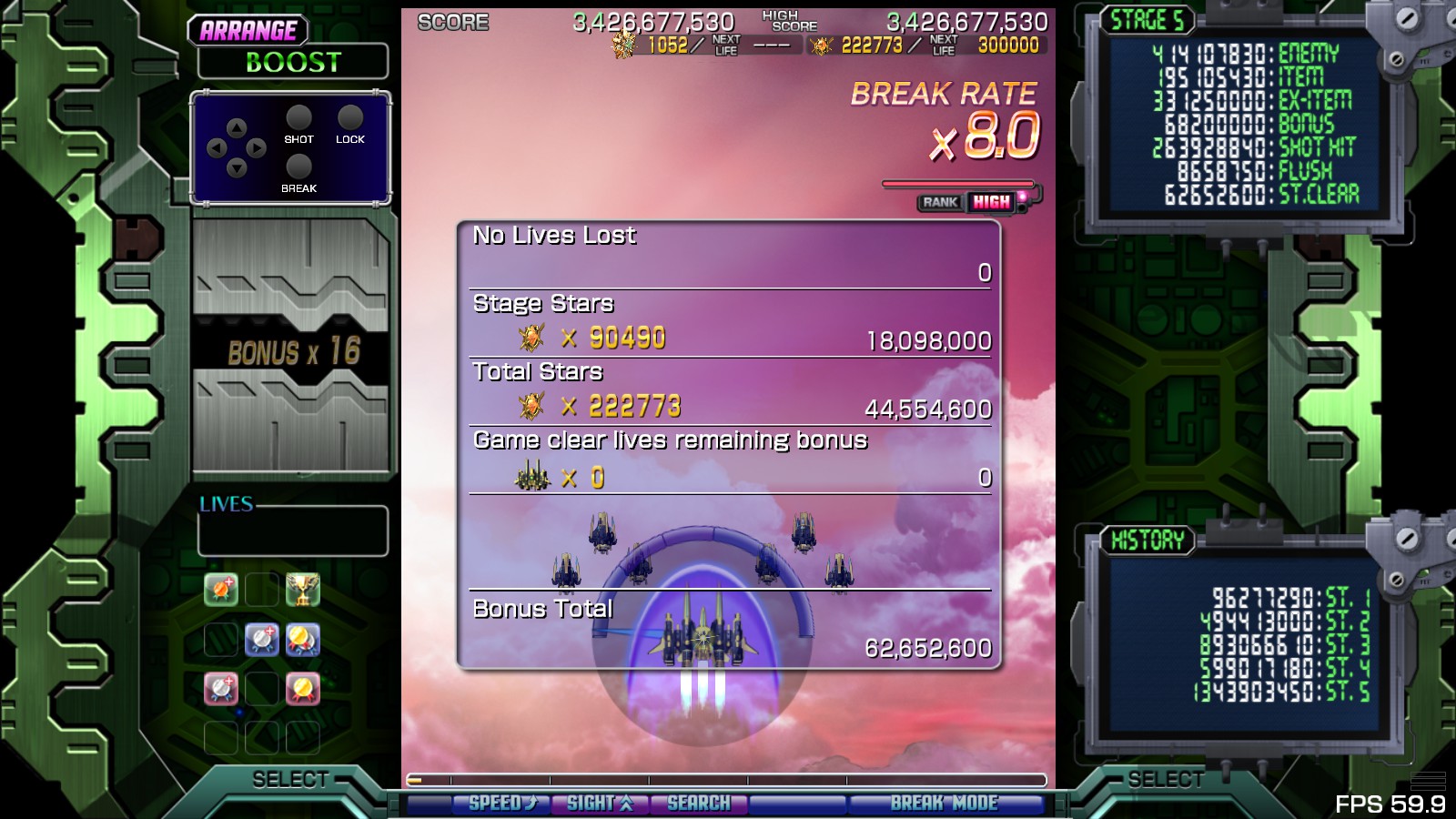Select the SIGHT power-up segment

(x=599, y=804)
